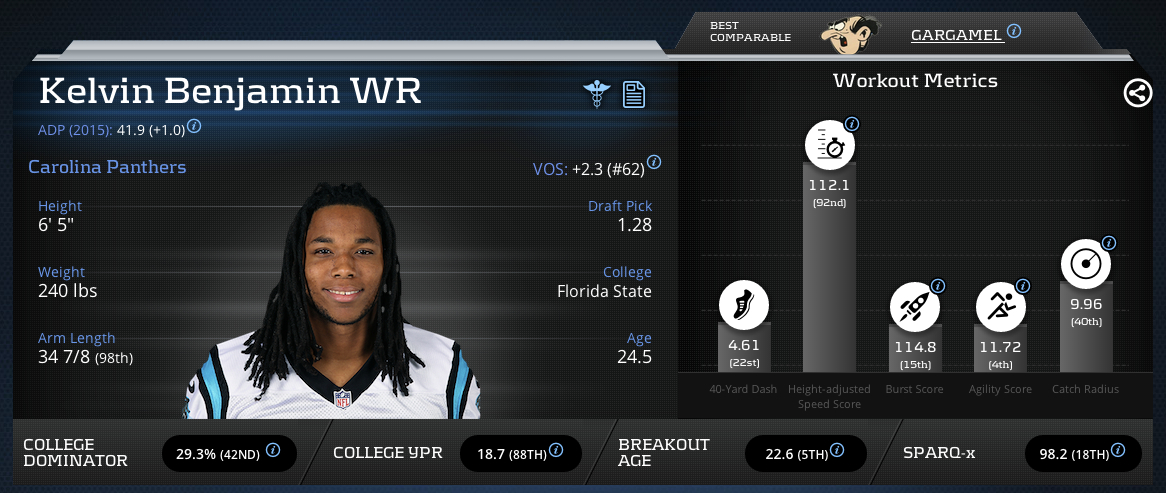The image size is (1166, 493).
Task: Show info for College Dominator rating
Action: [273, 451]
